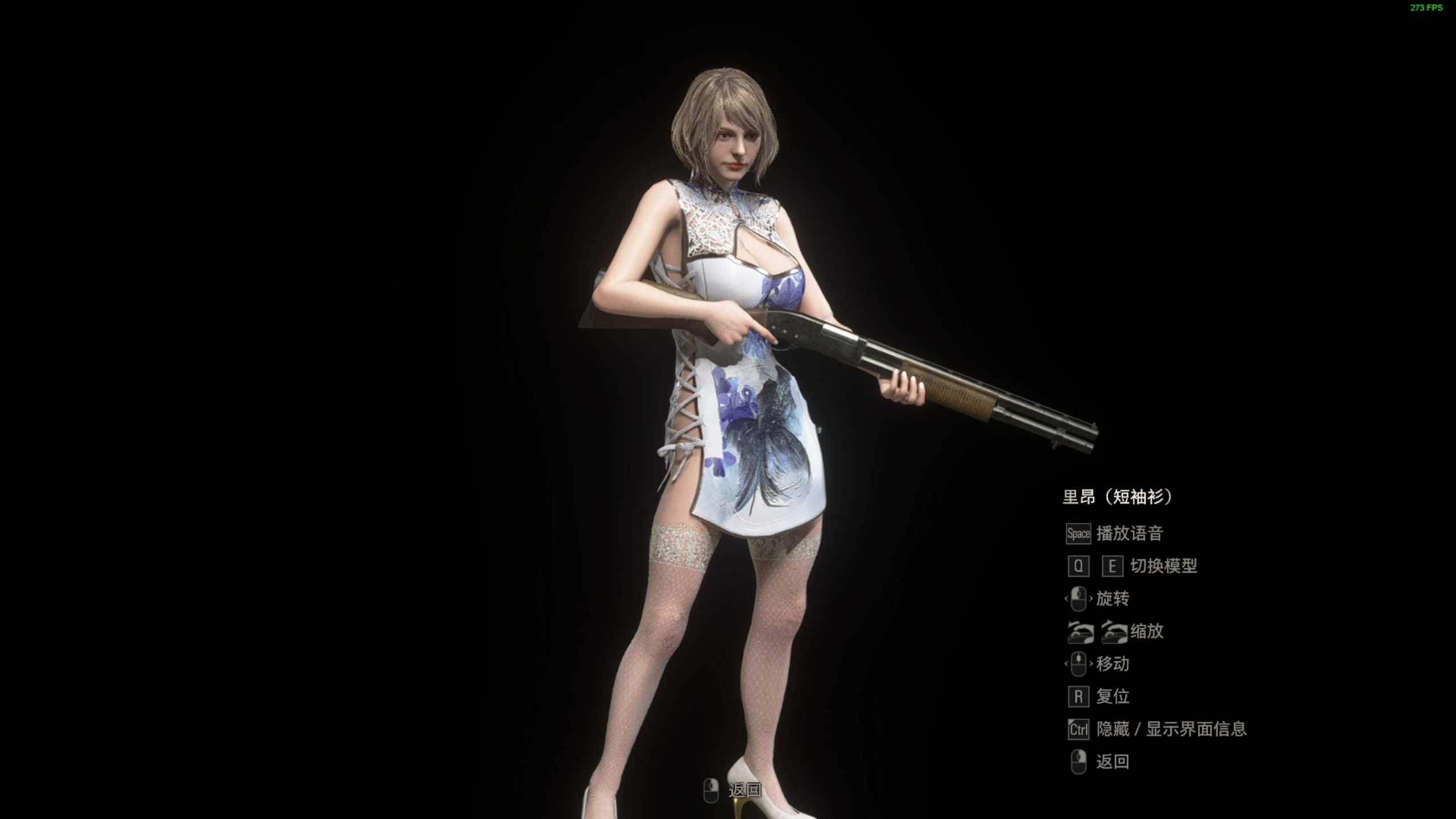Screen dimensions: 1456x819
Task: Click the mouse icon next to 移动
Action: [x=1079, y=664]
